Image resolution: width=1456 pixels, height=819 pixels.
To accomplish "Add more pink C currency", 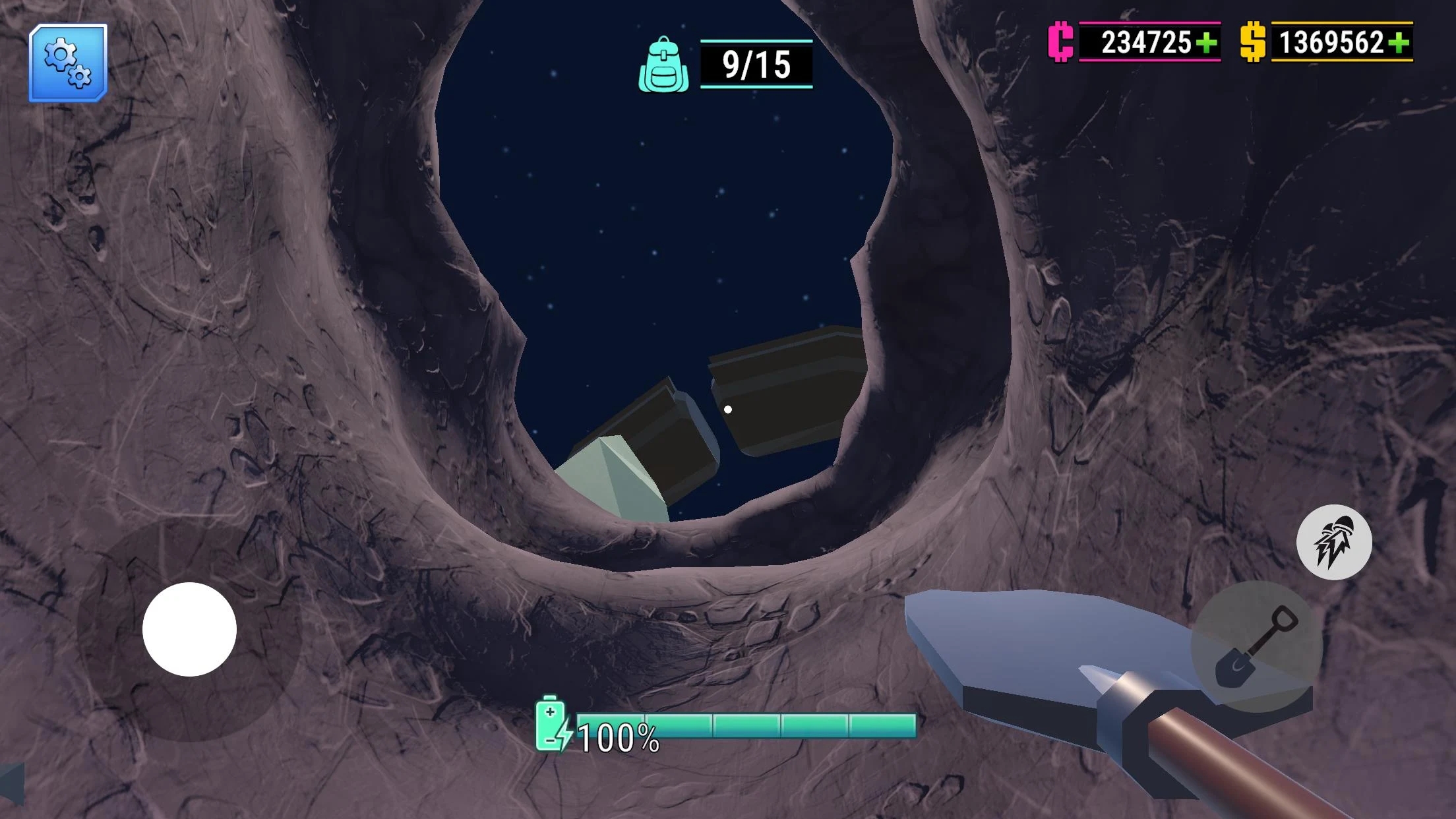I will point(1206,43).
